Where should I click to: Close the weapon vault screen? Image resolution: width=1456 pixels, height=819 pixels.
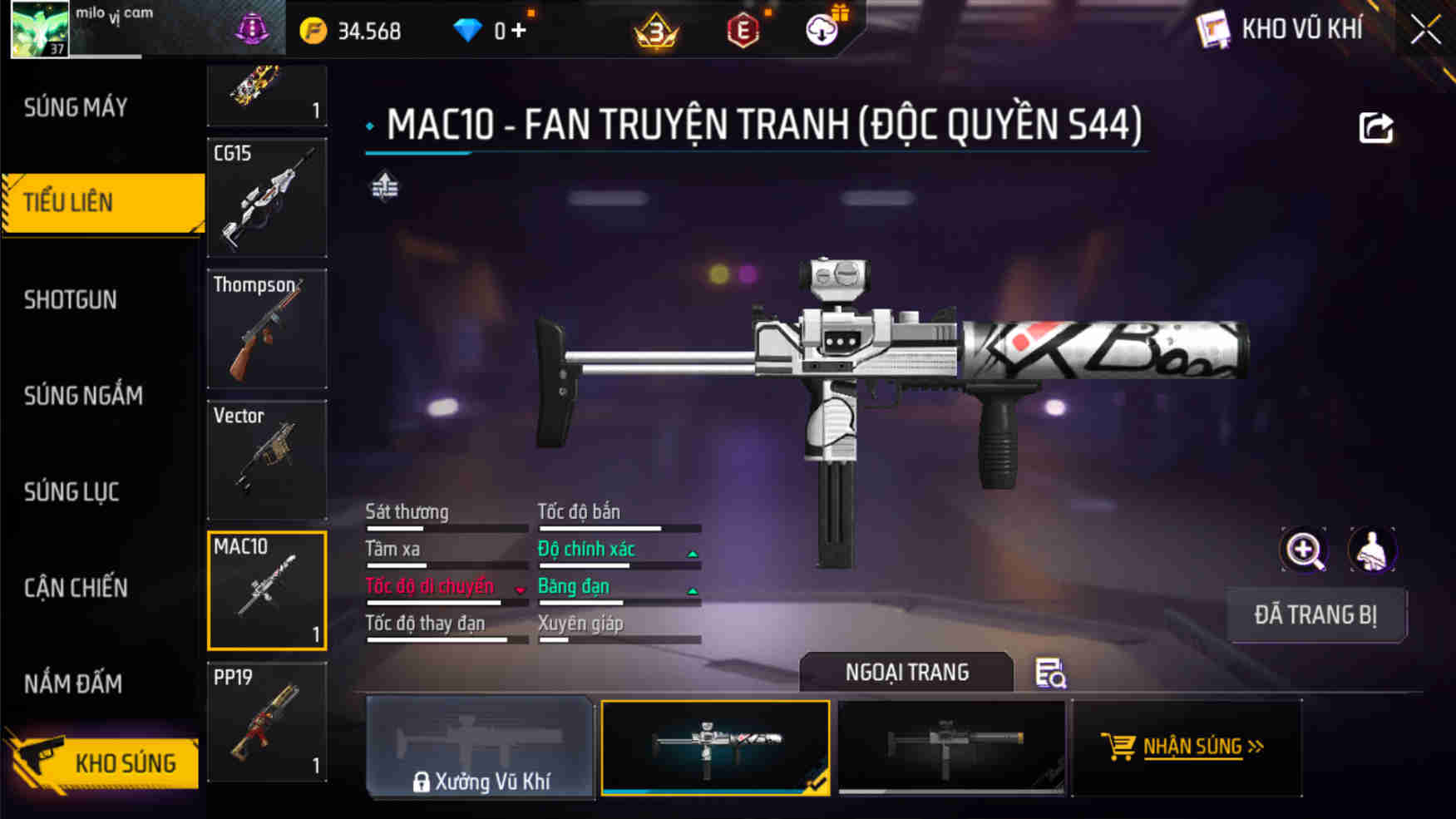(1425, 31)
